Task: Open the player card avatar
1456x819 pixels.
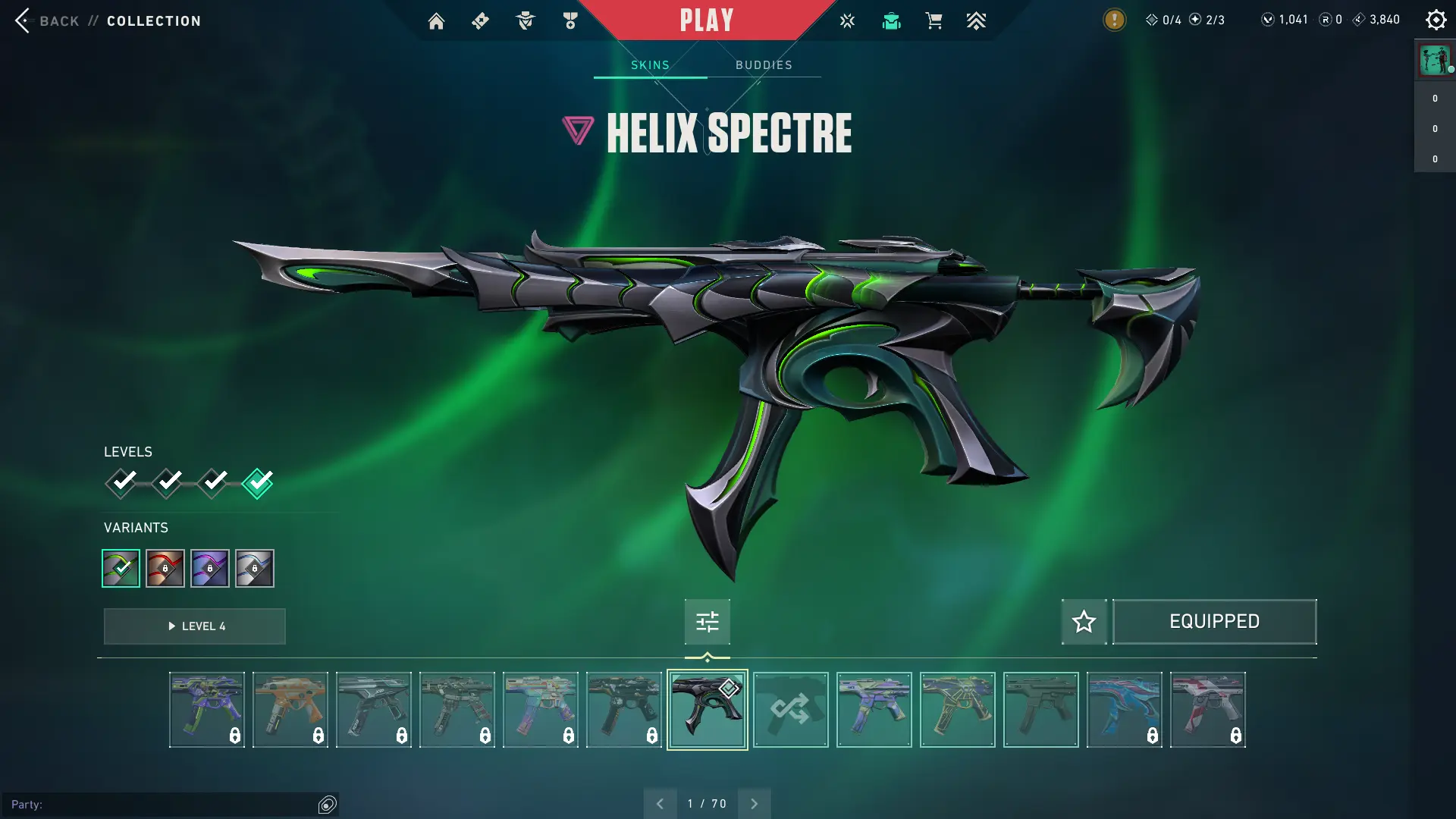Action: [x=1434, y=59]
